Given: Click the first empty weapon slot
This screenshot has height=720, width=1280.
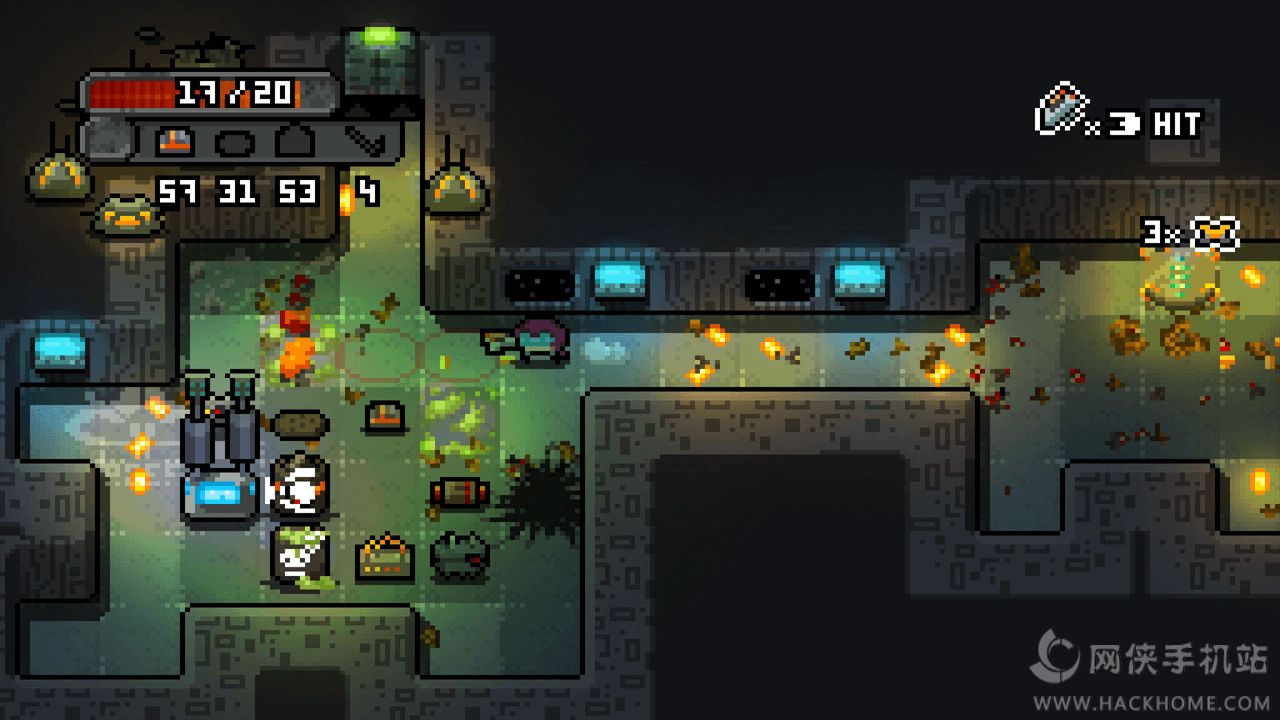Looking at the screenshot, I should [237, 142].
